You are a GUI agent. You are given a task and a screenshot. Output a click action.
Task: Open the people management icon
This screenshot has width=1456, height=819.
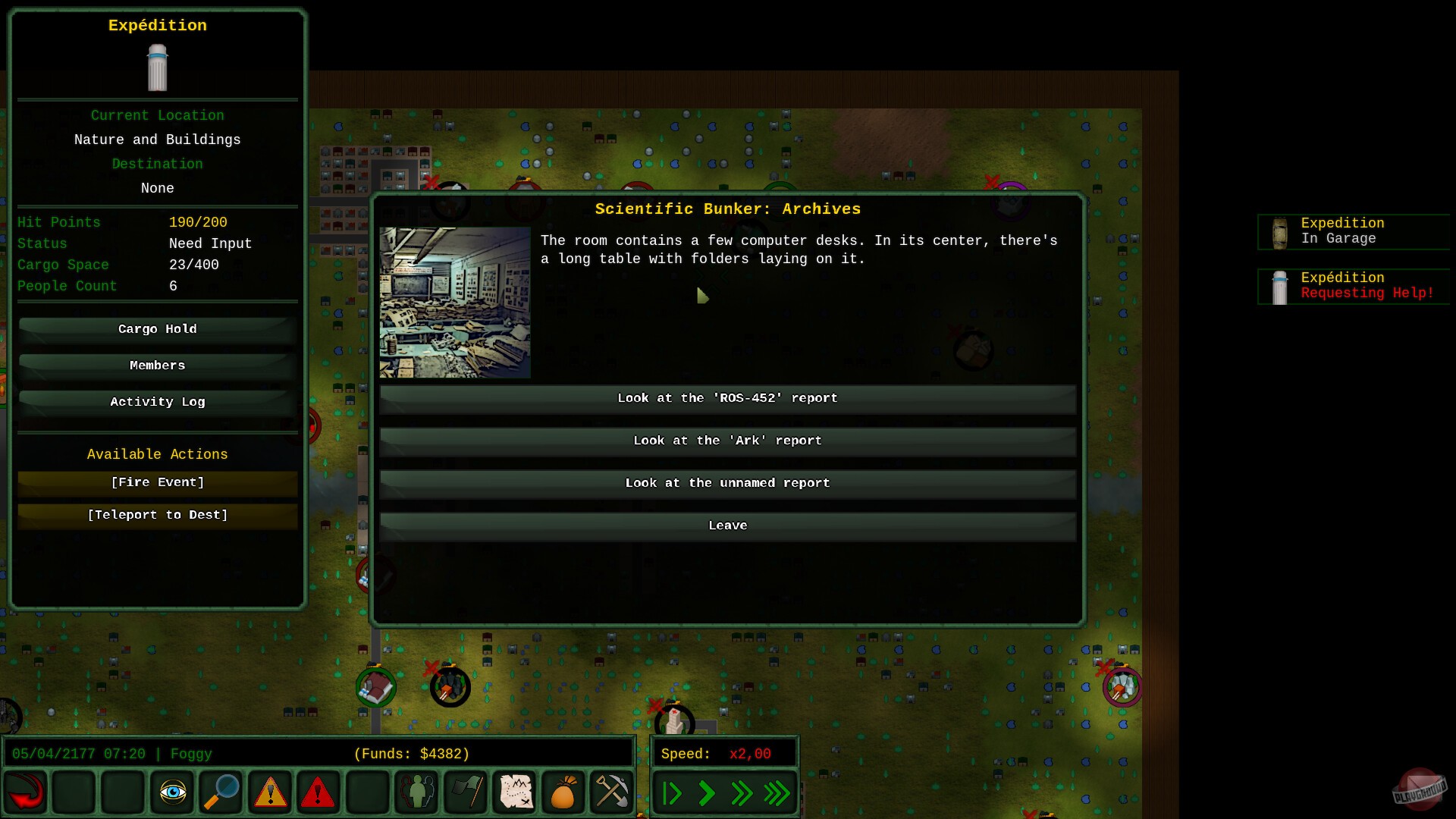(416, 792)
